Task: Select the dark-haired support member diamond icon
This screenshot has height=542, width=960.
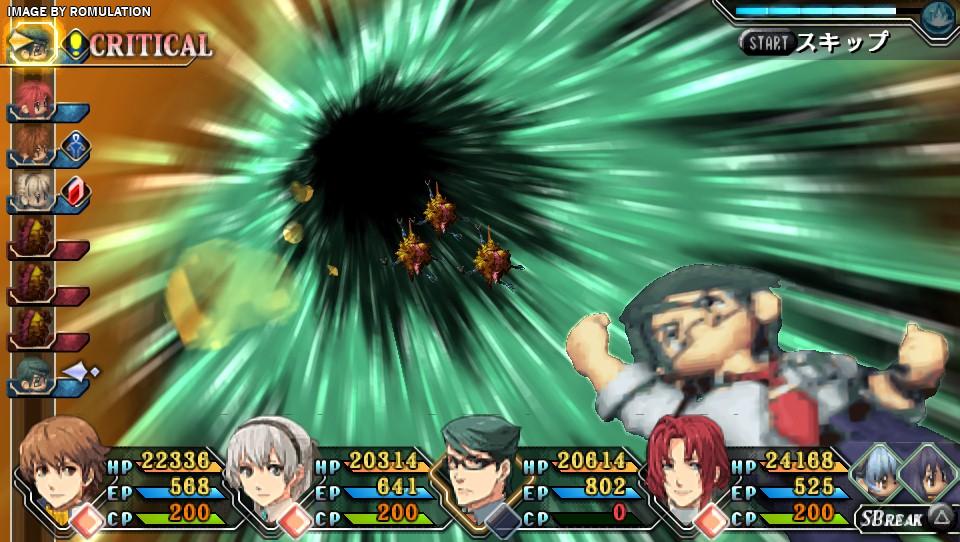Action: pyautogui.click(x=928, y=472)
